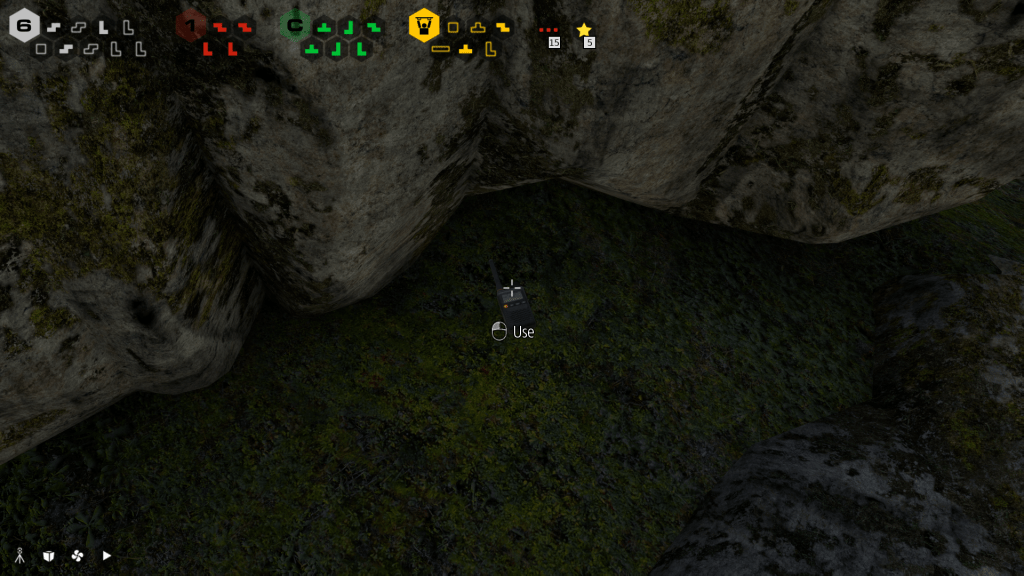Select the fan tool icon

pos(77,555)
